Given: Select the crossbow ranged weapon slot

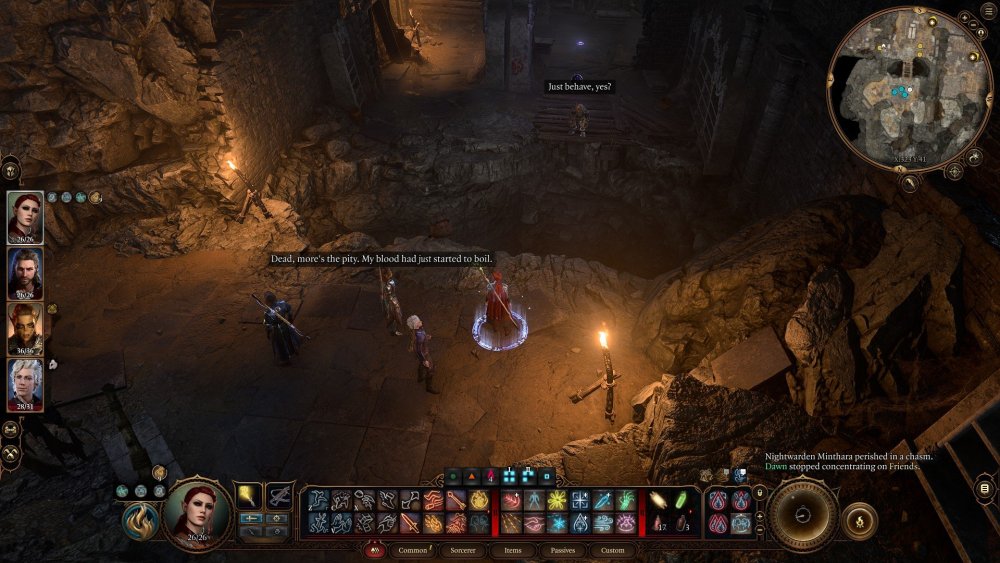Looking at the screenshot, I should 280,495.
